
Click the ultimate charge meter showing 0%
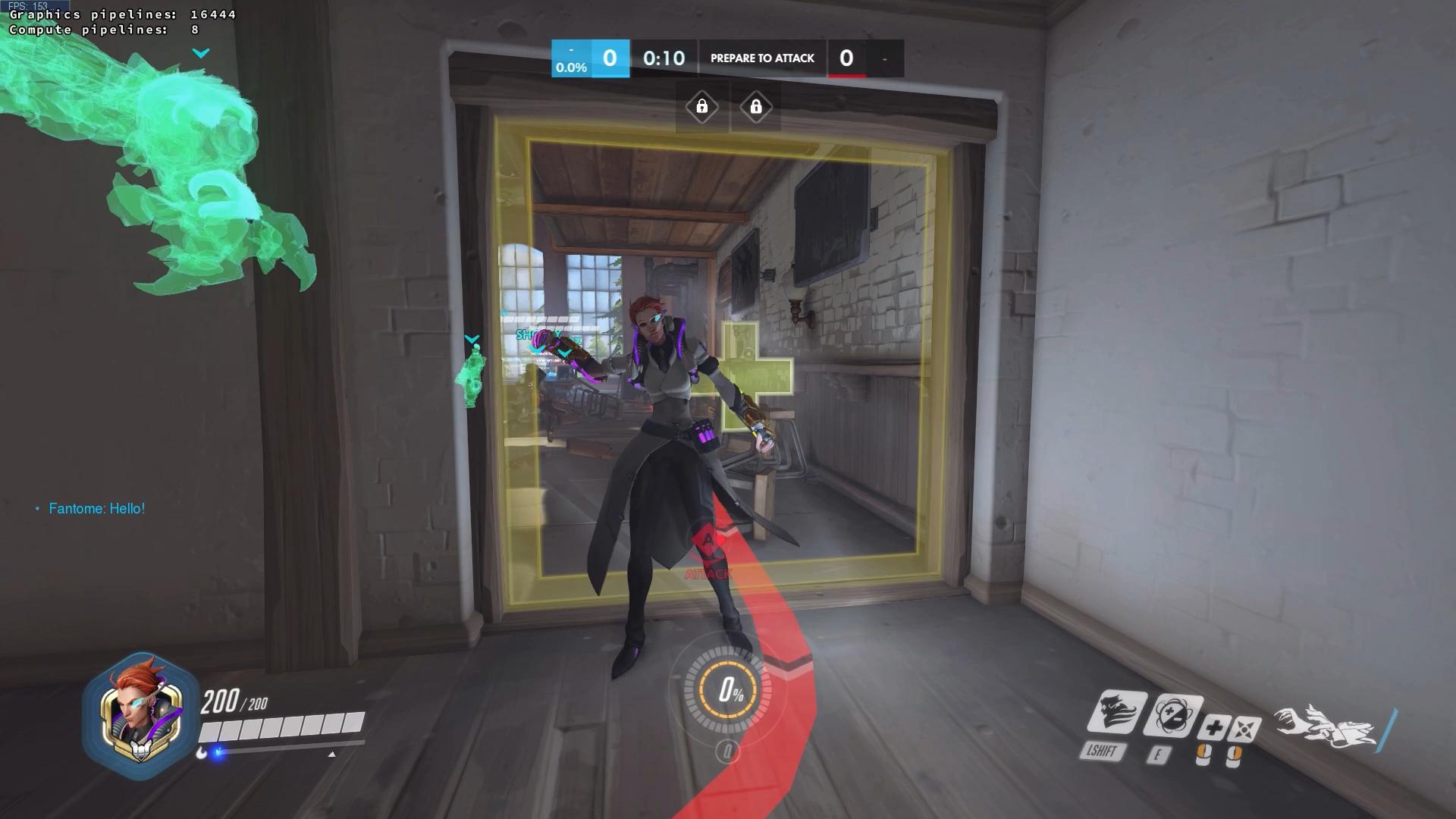[729, 690]
